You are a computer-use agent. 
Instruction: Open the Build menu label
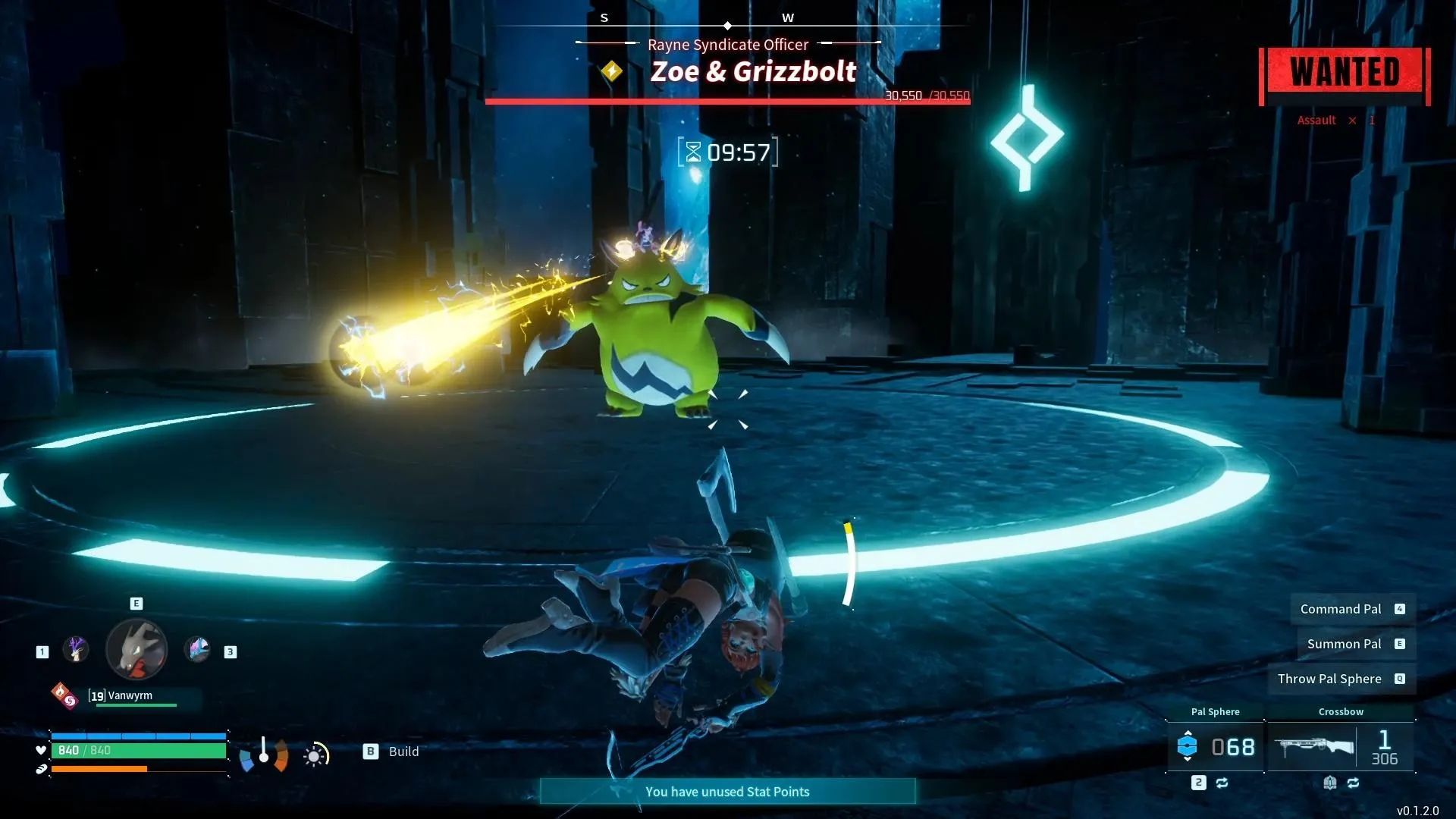(403, 752)
